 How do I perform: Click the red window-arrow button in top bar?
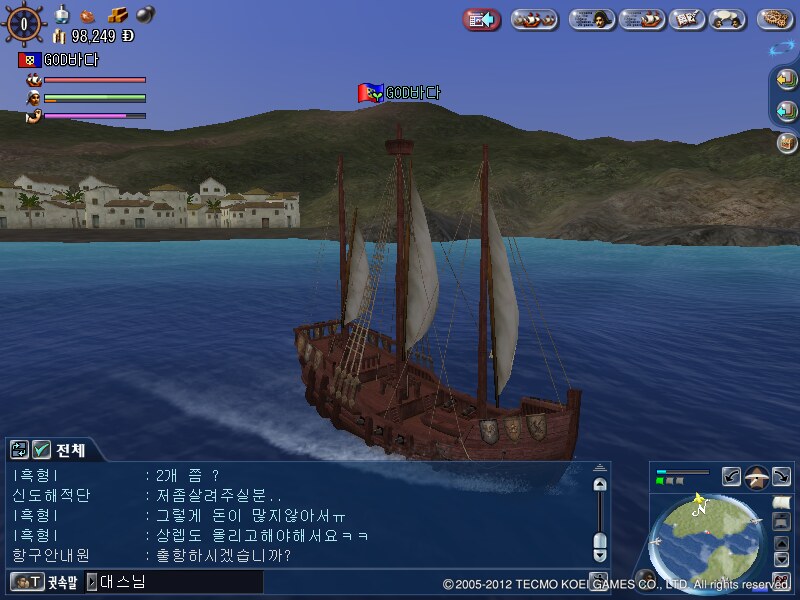click(x=482, y=19)
